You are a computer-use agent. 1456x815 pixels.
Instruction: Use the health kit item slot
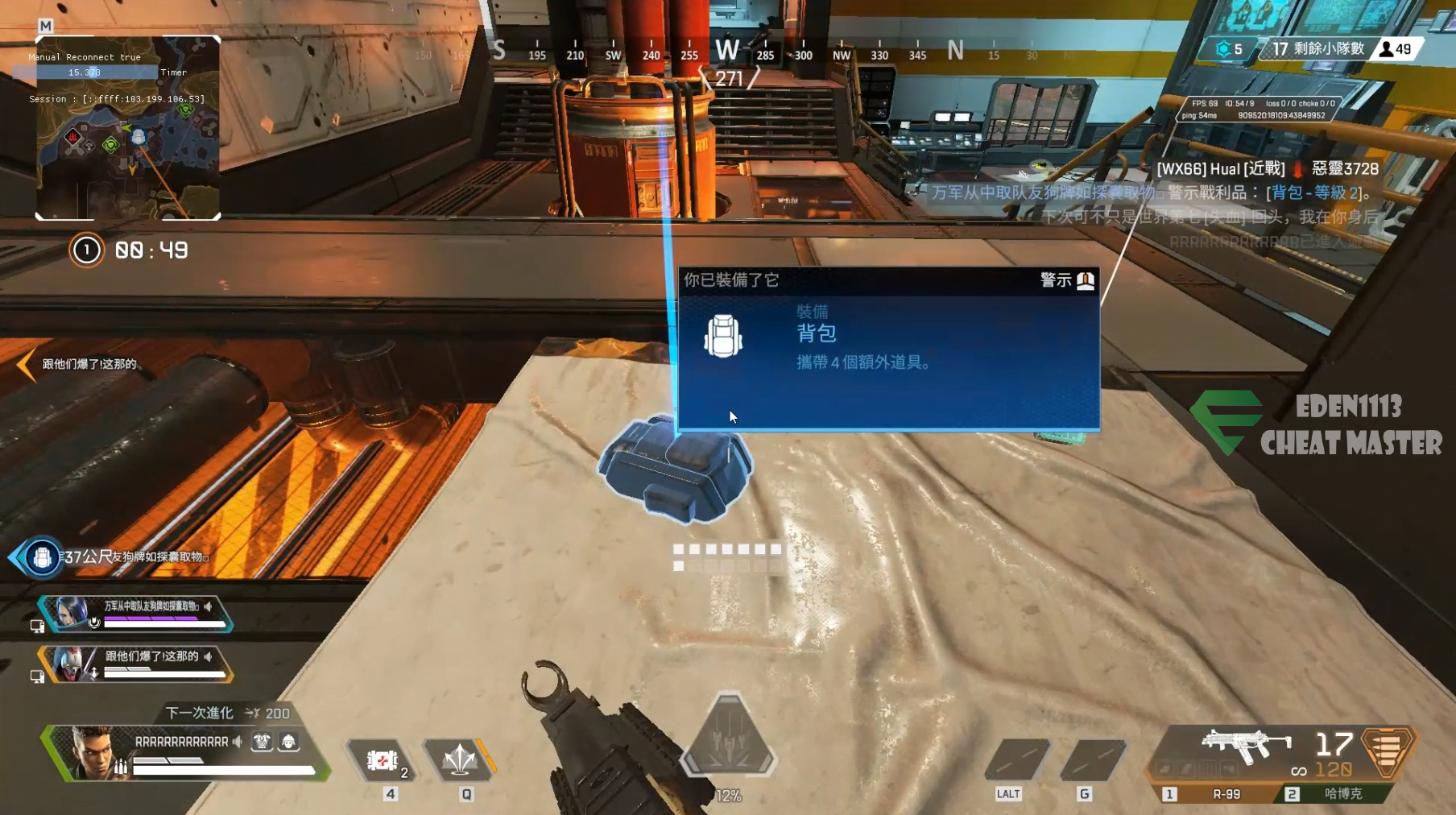pyautogui.click(x=383, y=760)
